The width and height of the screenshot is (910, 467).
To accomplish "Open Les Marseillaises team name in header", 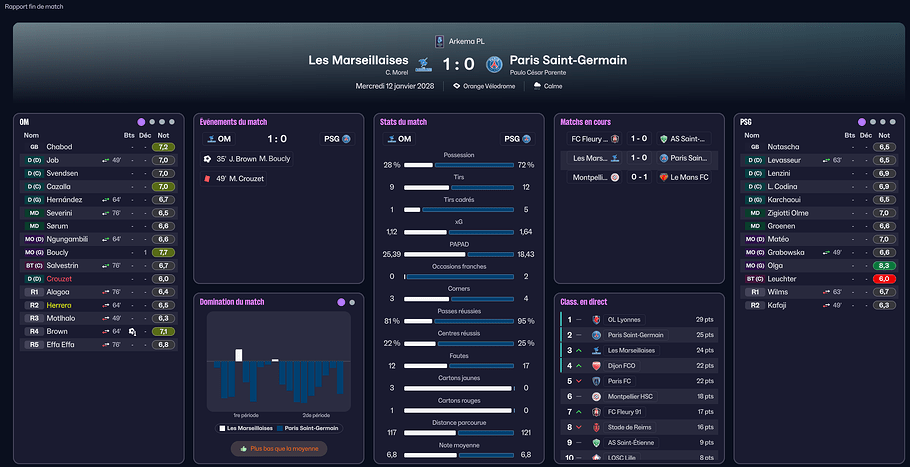I will (356, 60).
